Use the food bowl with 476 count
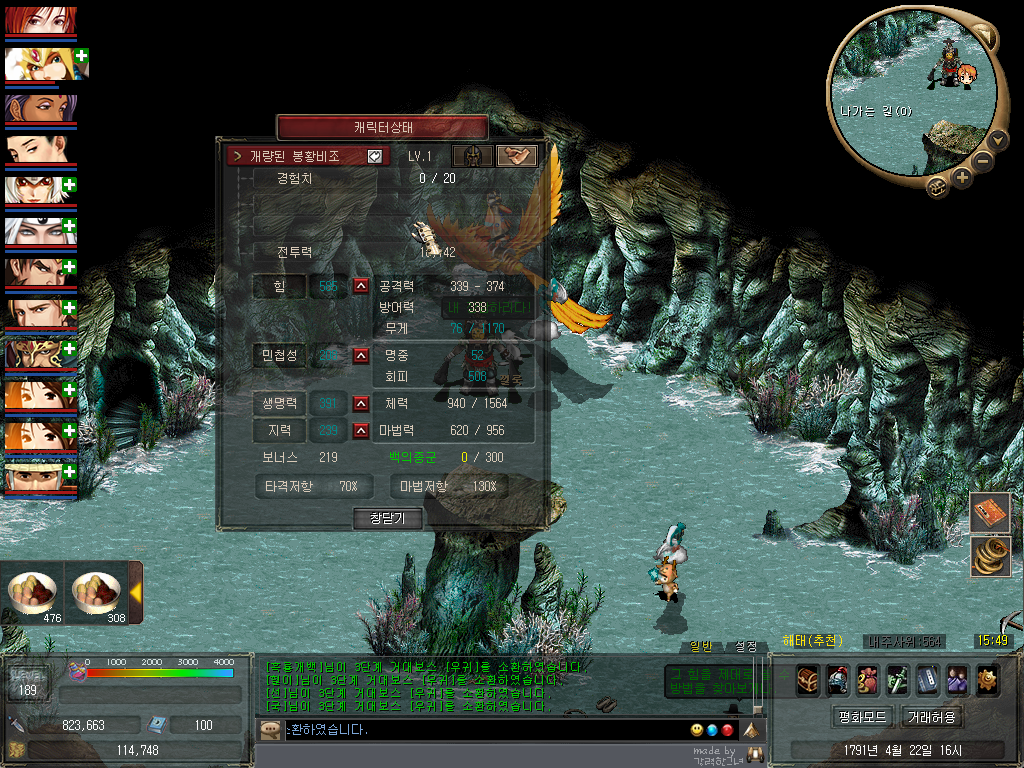Image resolution: width=1024 pixels, height=768 pixels. point(33,593)
